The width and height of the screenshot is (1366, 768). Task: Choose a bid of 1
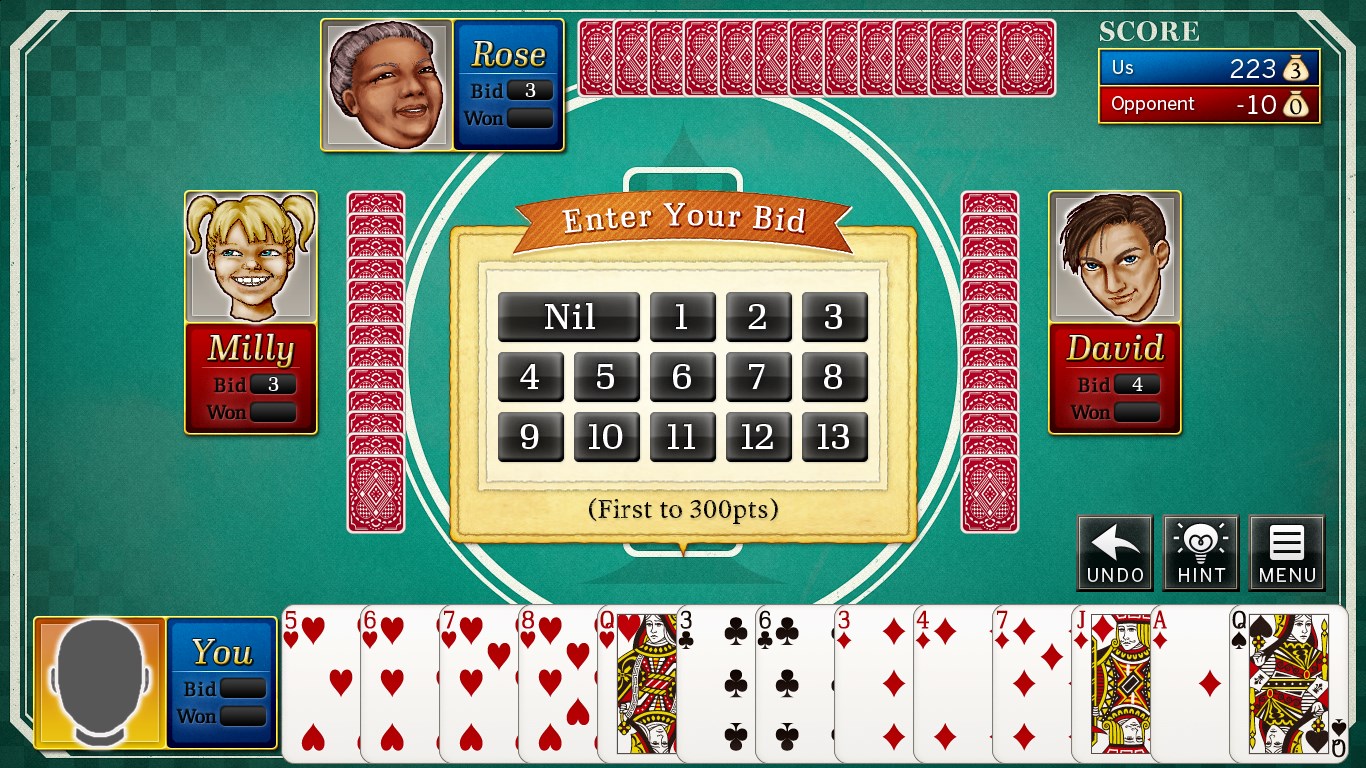[682, 317]
